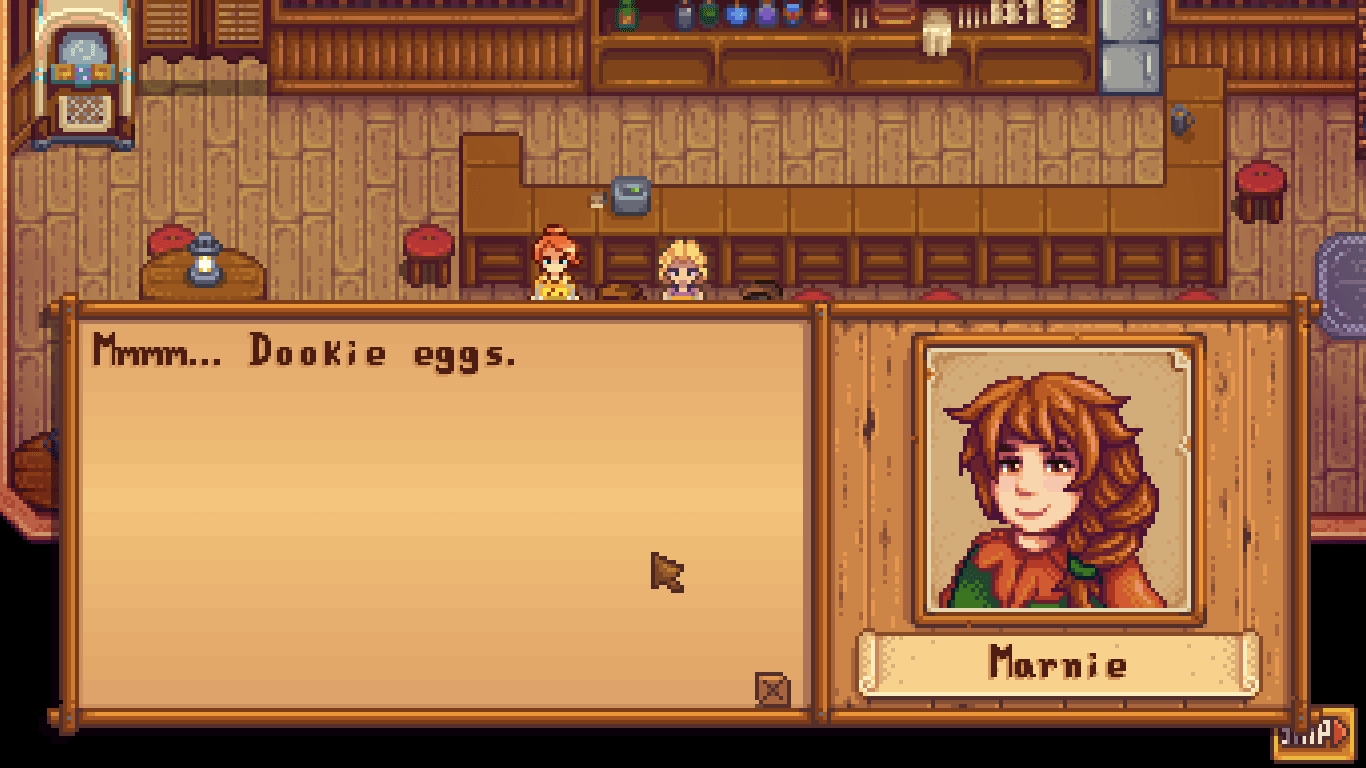Click Marnie's portrait frame

(1063, 480)
